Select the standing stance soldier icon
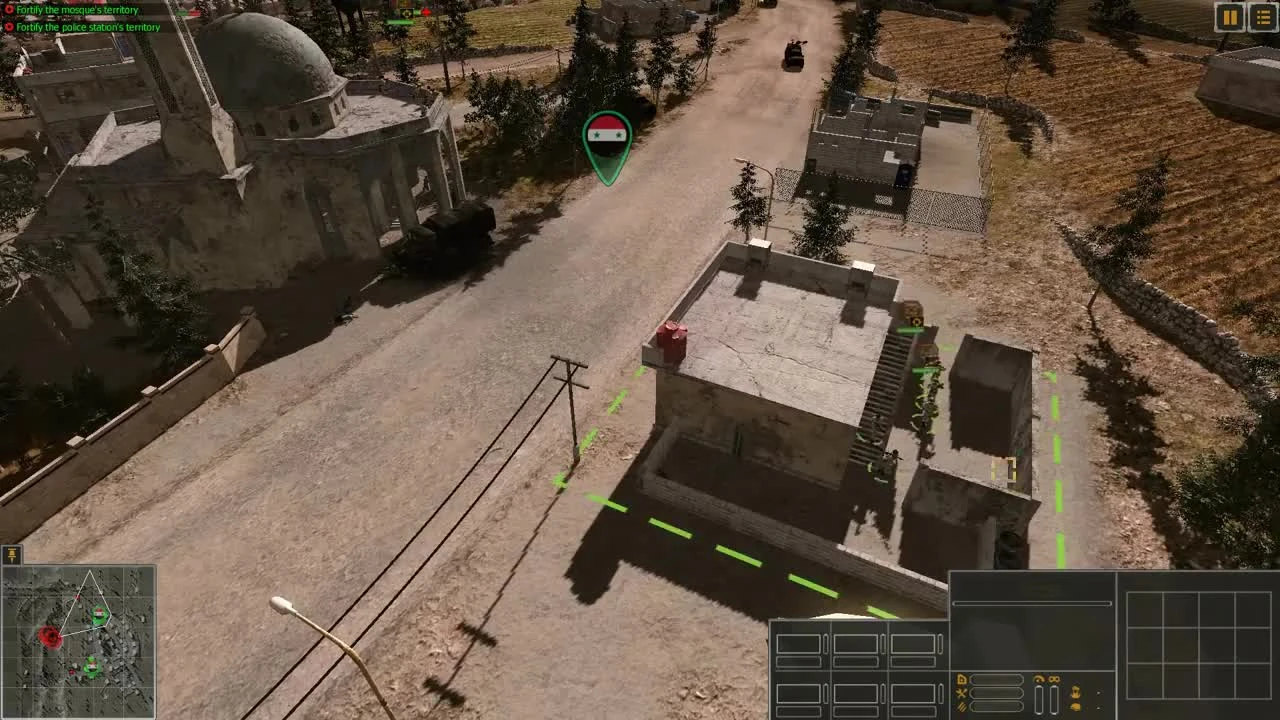Viewport: 1280px width, 720px height. 1076,692
